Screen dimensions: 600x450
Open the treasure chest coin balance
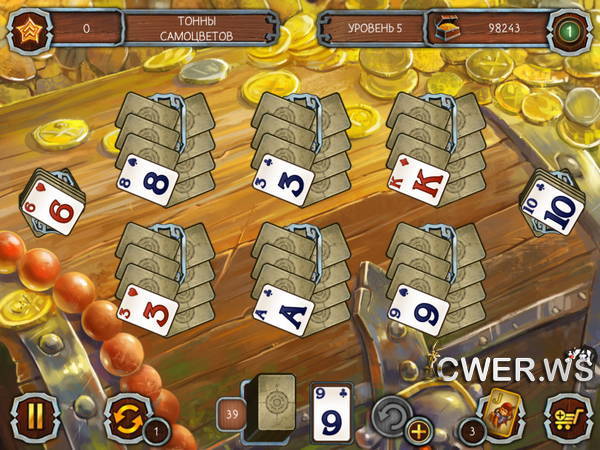click(x=443, y=28)
